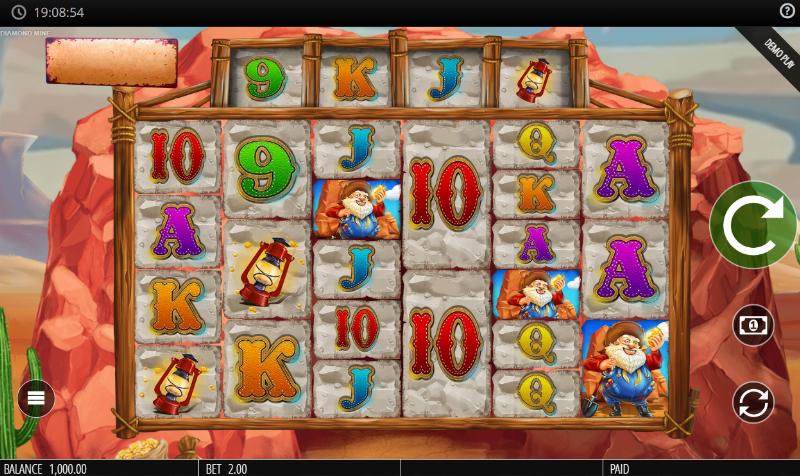Open the bet amount selector
Image resolution: width=800 pixels, height=476 pixels.
point(753,325)
